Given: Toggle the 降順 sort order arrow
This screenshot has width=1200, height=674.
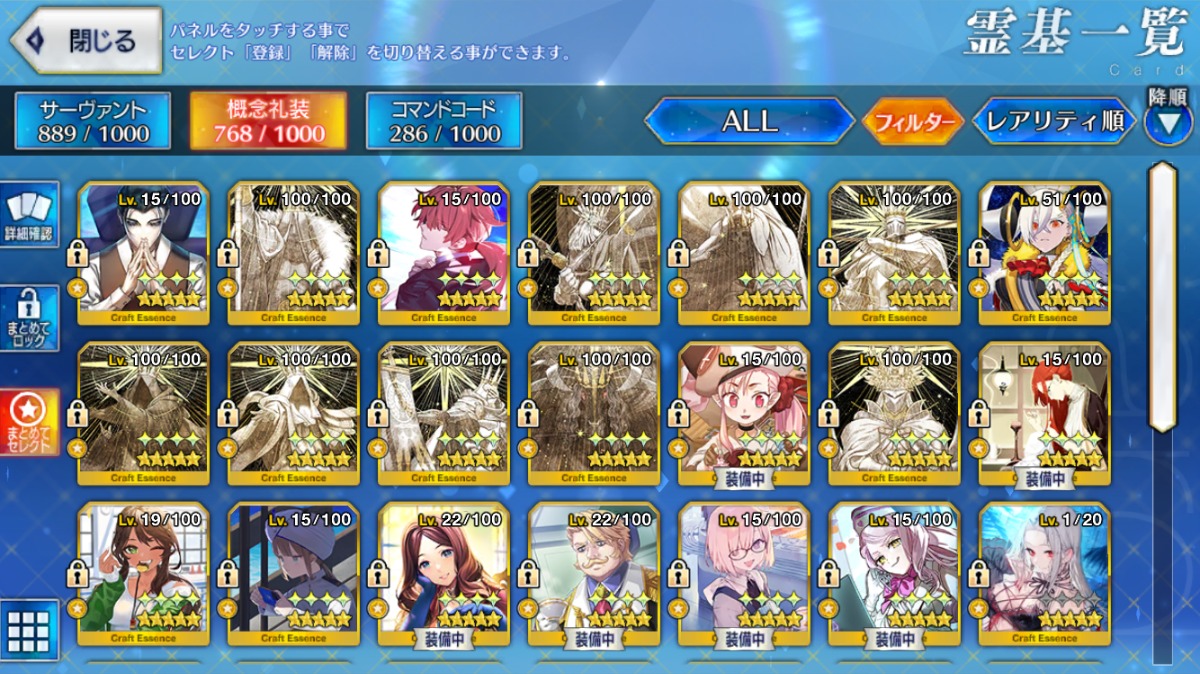Looking at the screenshot, I should click(1168, 122).
